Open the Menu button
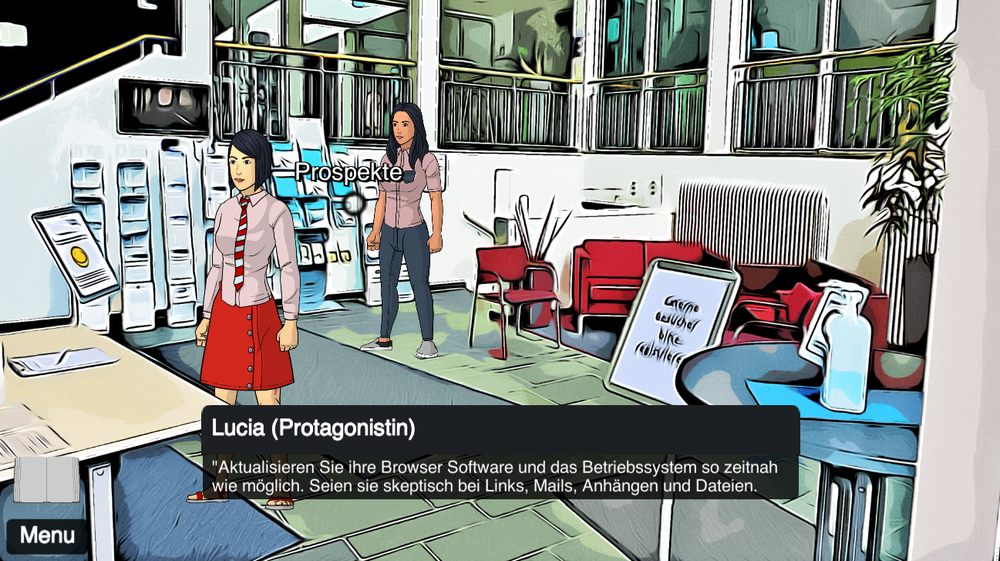The image size is (1000, 561). pyautogui.click(x=47, y=536)
